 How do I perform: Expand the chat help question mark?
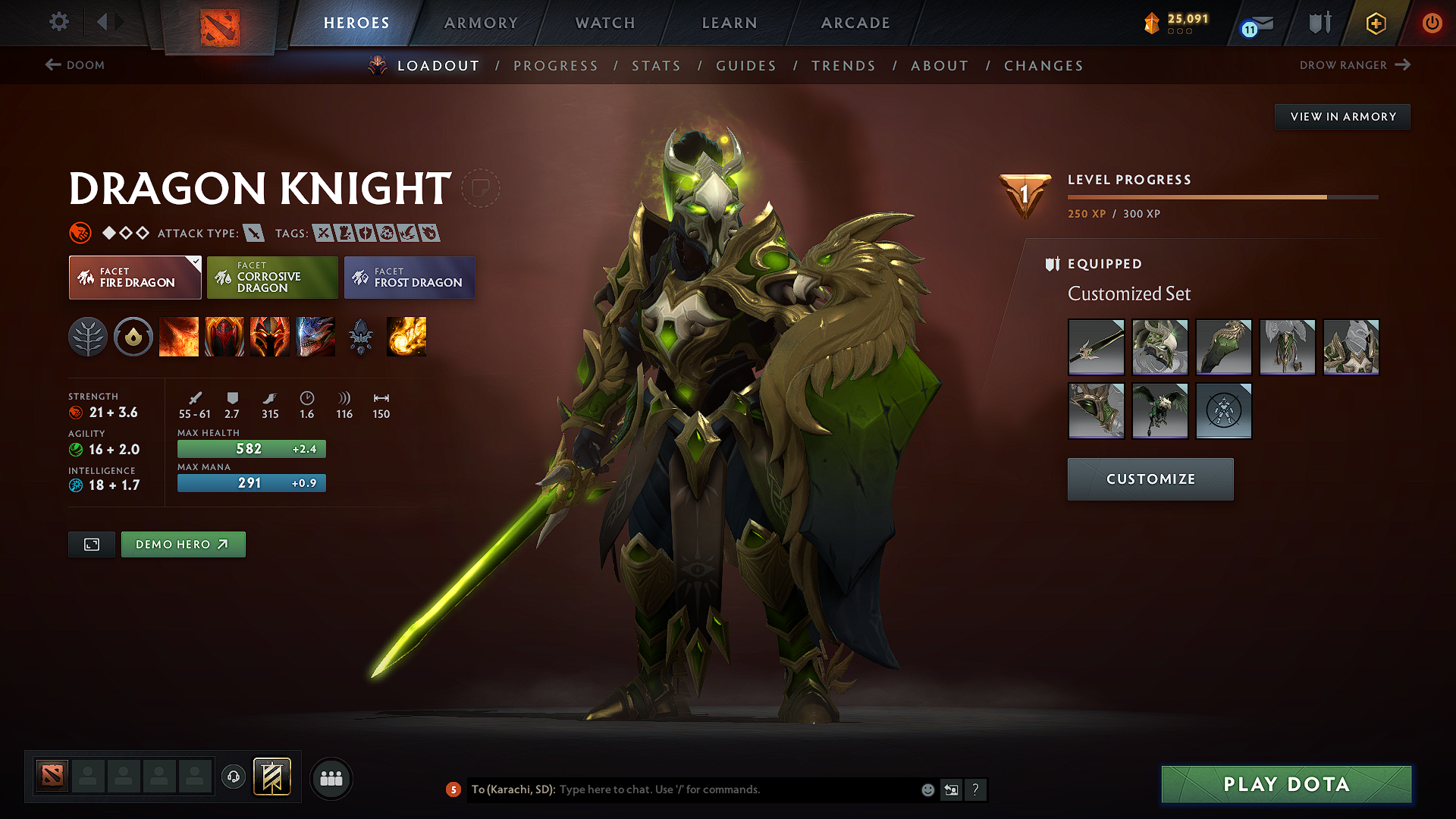[x=976, y=790]
